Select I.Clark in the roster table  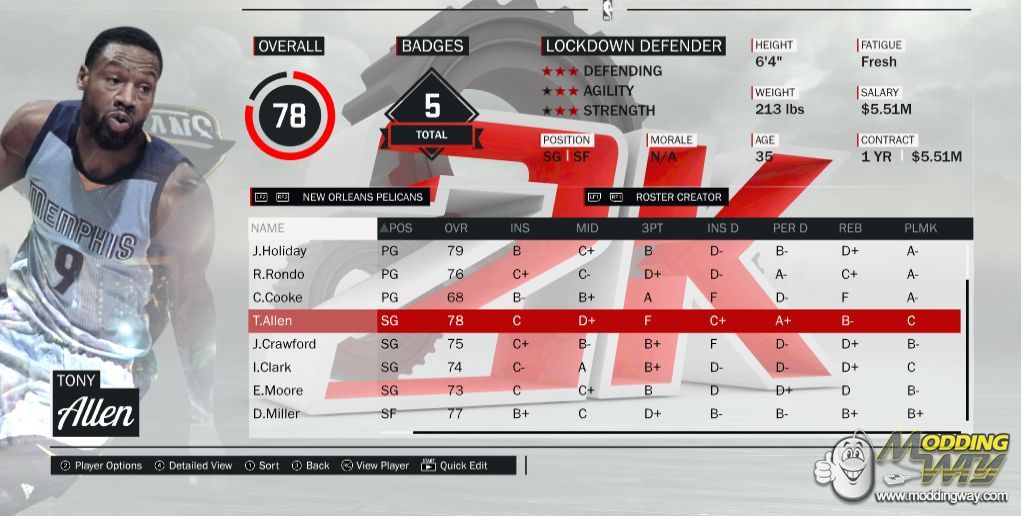point(271,367)
